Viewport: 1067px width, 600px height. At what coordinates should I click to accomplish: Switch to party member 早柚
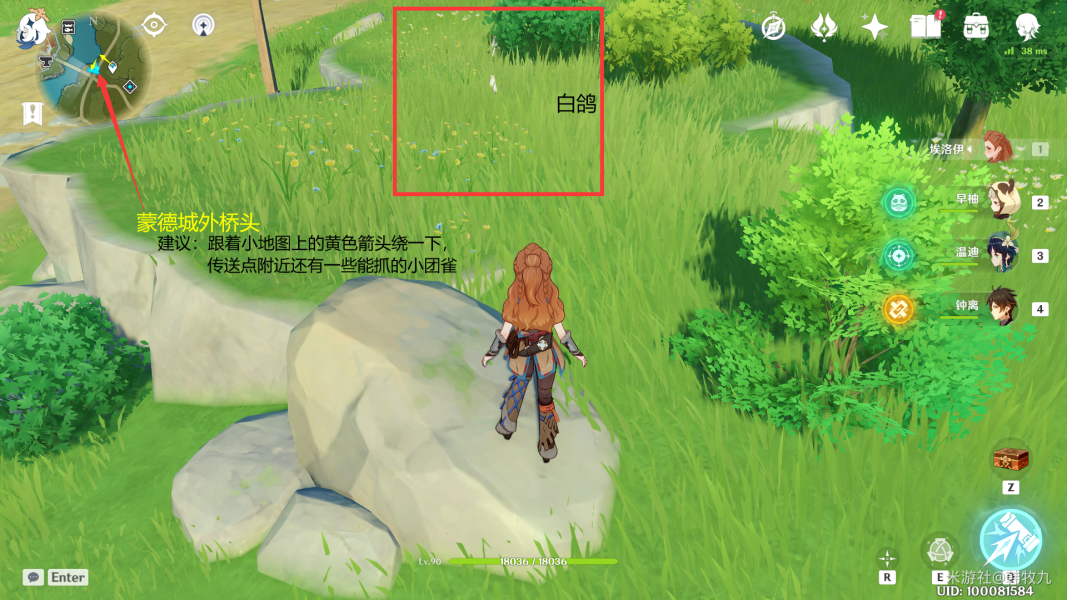pos(1000,201)
